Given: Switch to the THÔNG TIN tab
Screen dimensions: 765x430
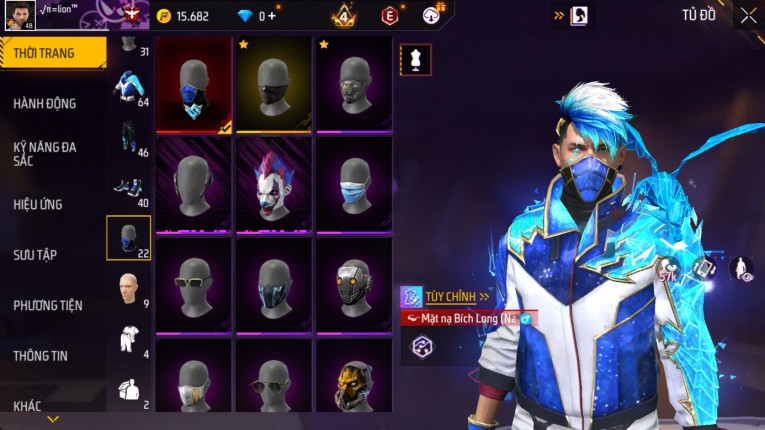Looking at the screenshot, I should (x=41, y=355).
